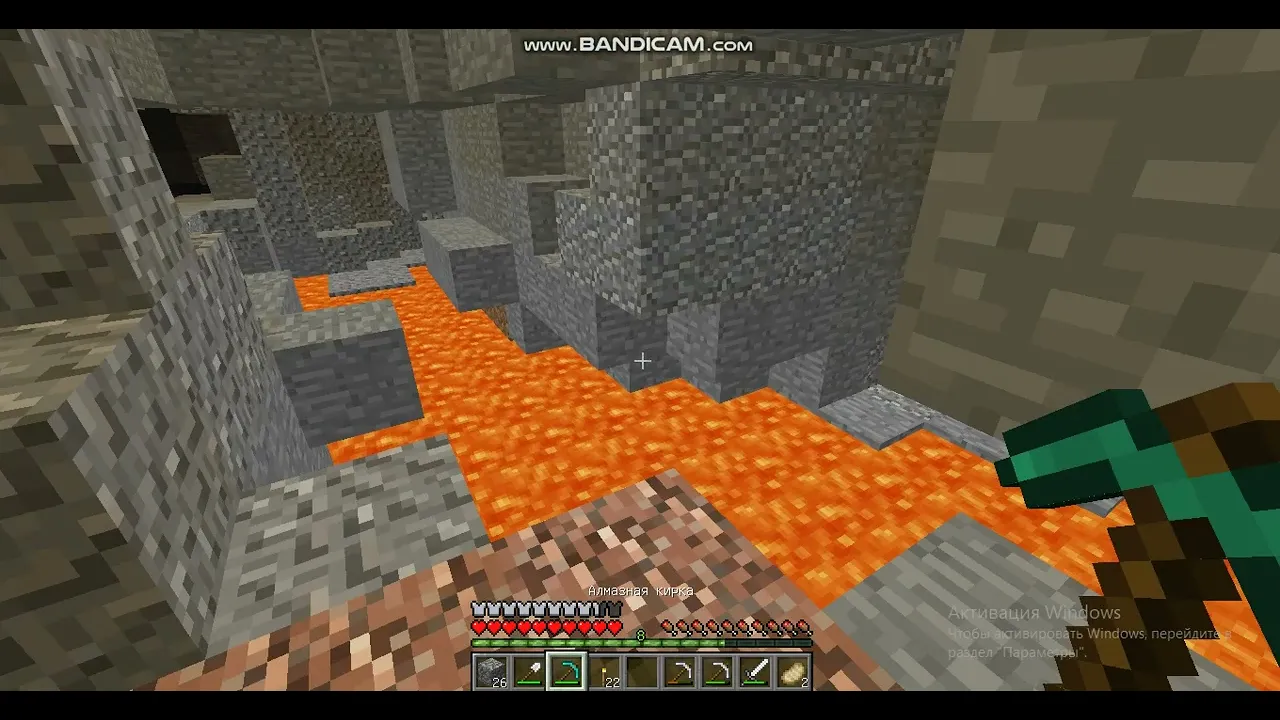1280x720 pixels.
Task: Switch to the iron shovel slot
Action: click(528, 671)
